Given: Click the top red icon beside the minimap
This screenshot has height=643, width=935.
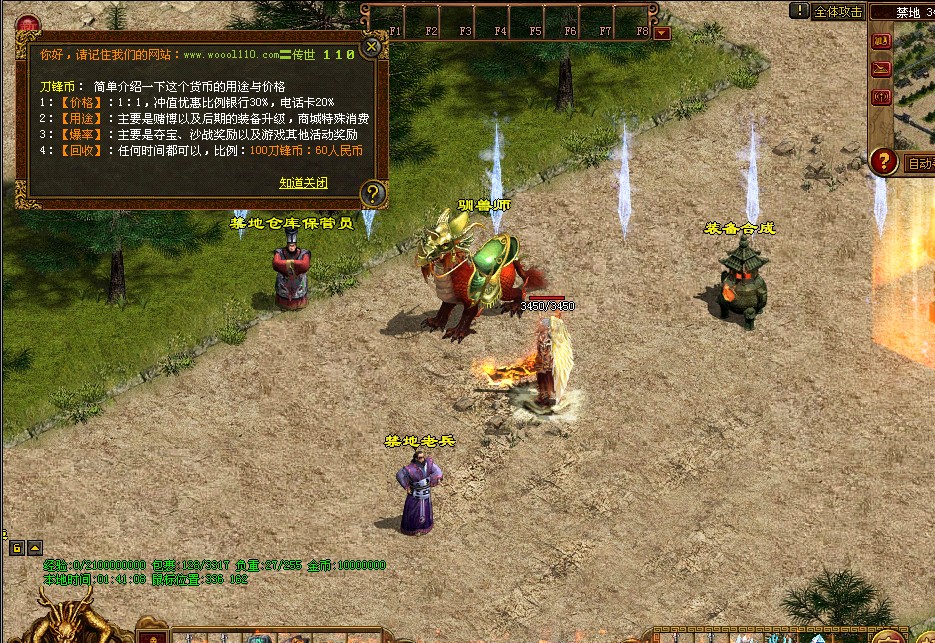Looking at the screenshot, I should pos(881,41).
